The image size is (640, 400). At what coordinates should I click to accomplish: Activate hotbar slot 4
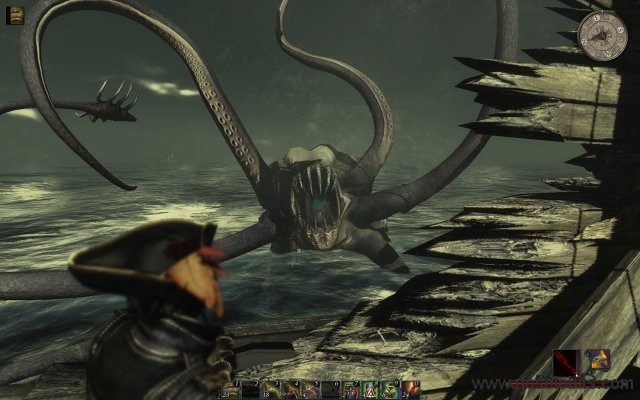(x=291, y=387)
